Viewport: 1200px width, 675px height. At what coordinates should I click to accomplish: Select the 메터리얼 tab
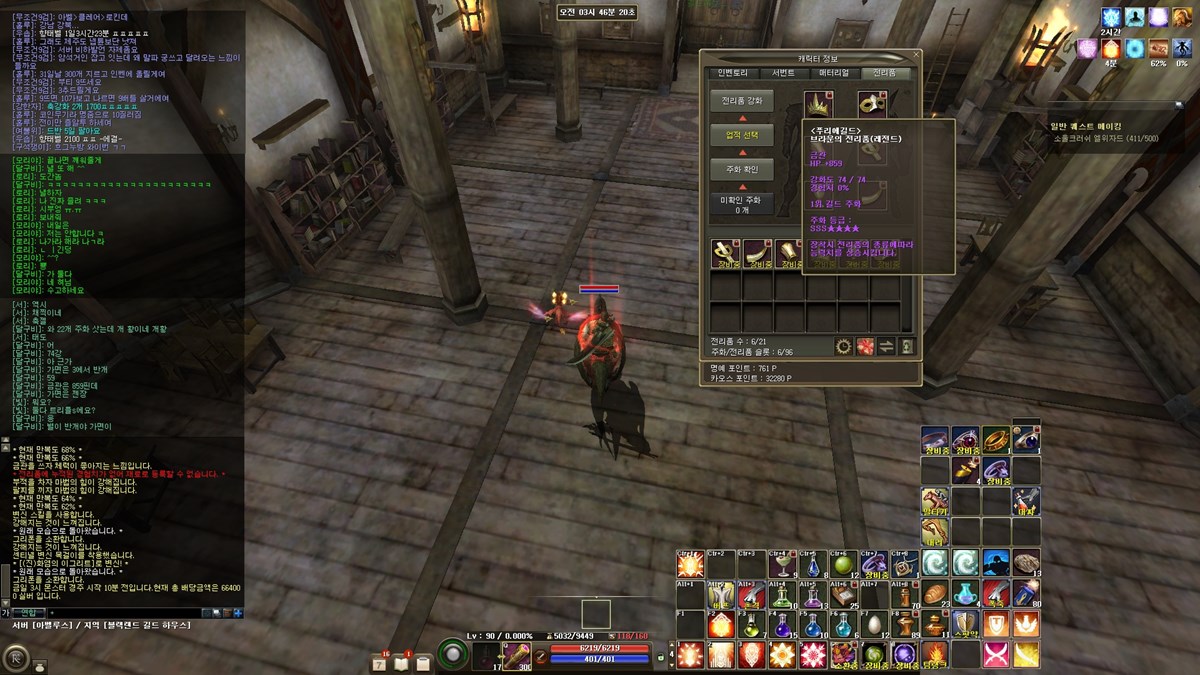click(x=834, y=73)
